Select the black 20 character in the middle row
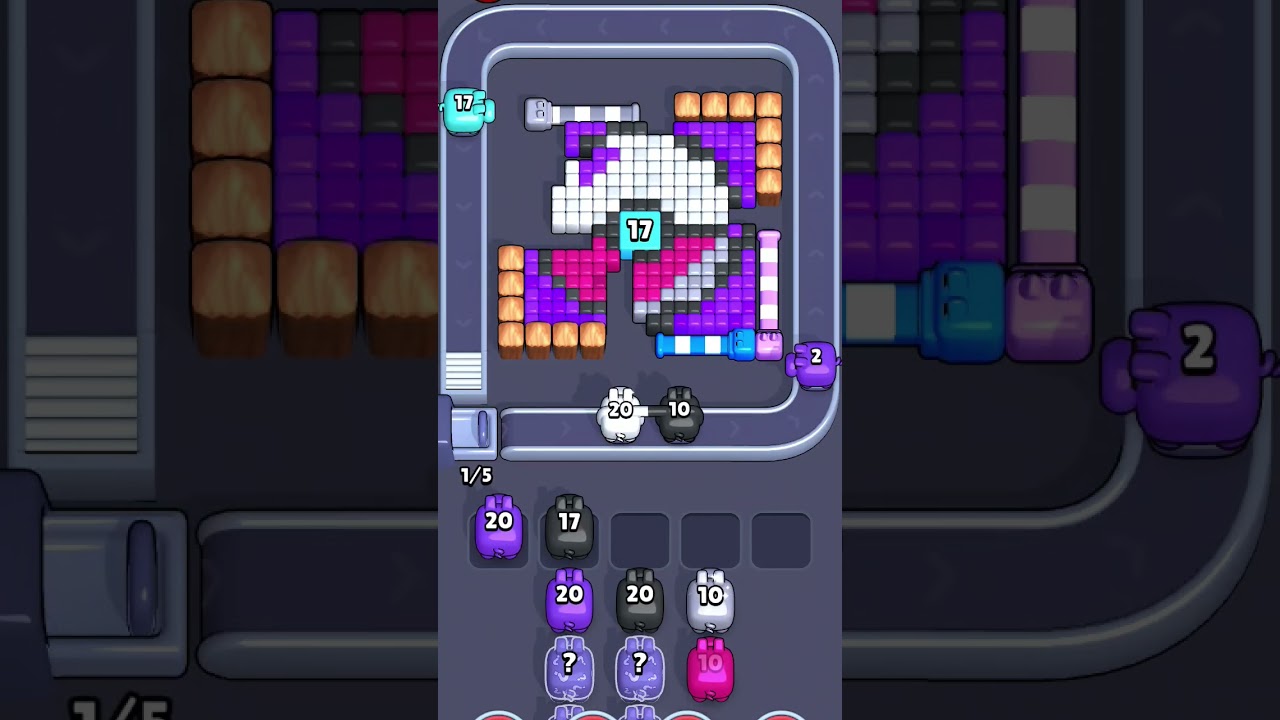 640,600
